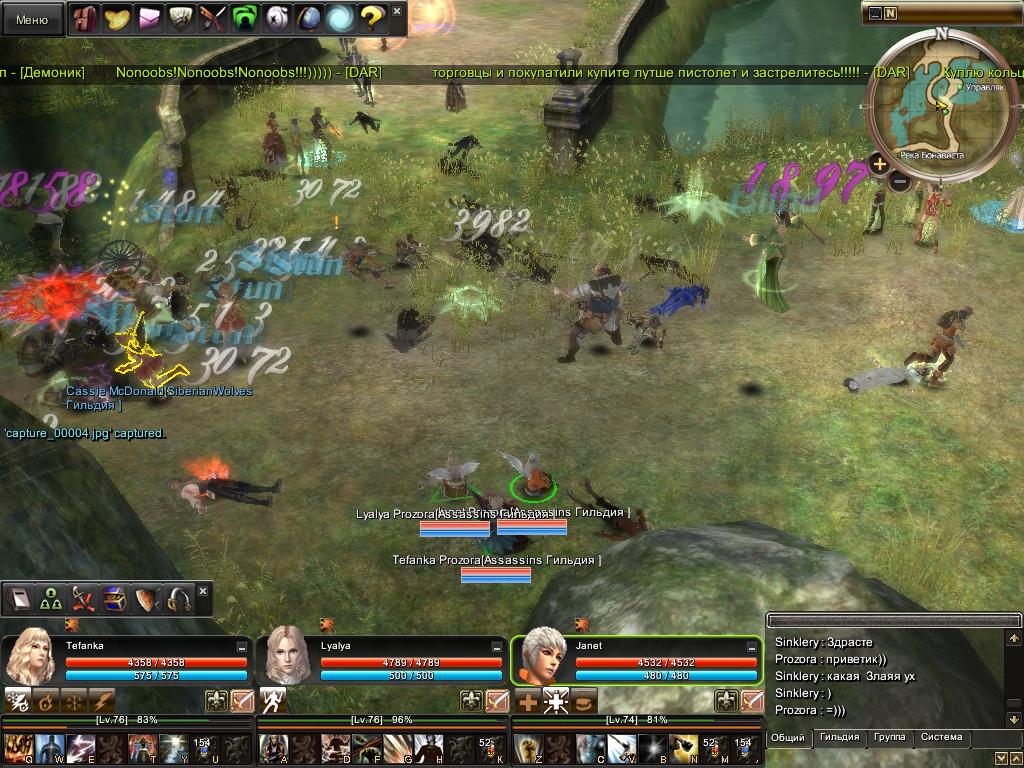Click the chat scroll up arrow
1024x768 pixels.
(x=1013, y=639)
